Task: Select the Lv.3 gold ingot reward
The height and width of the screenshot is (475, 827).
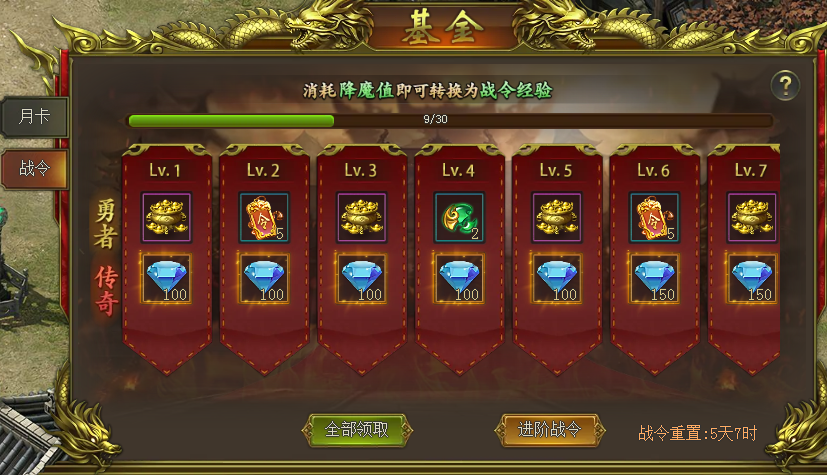Action: (x=360, y=217)
